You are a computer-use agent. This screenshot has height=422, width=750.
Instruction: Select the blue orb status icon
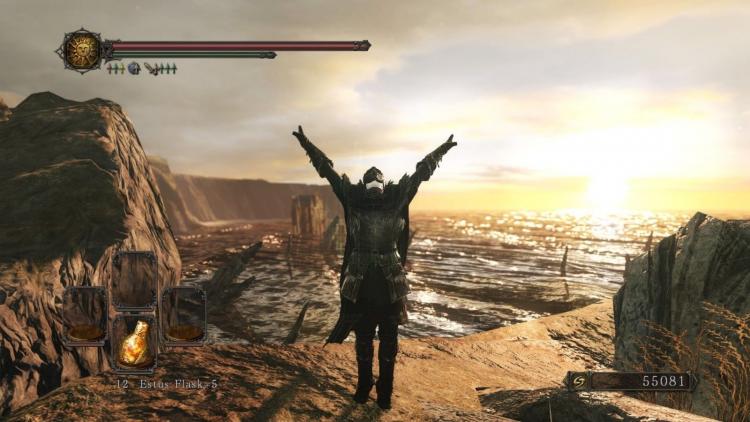pyautogui.click(x=133, y=68)
